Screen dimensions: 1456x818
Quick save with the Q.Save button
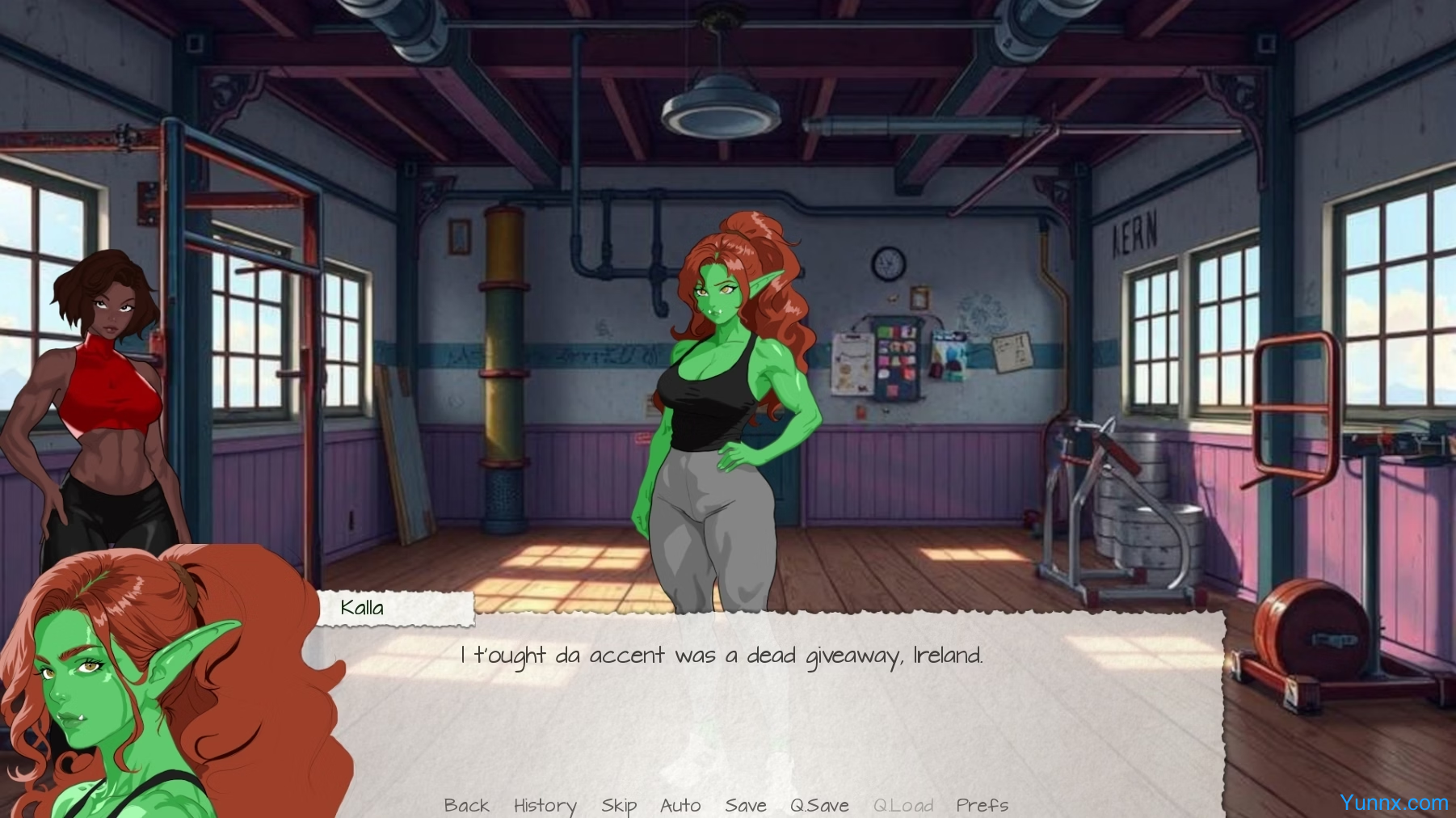pyautogui.click(x=819, y=805)
